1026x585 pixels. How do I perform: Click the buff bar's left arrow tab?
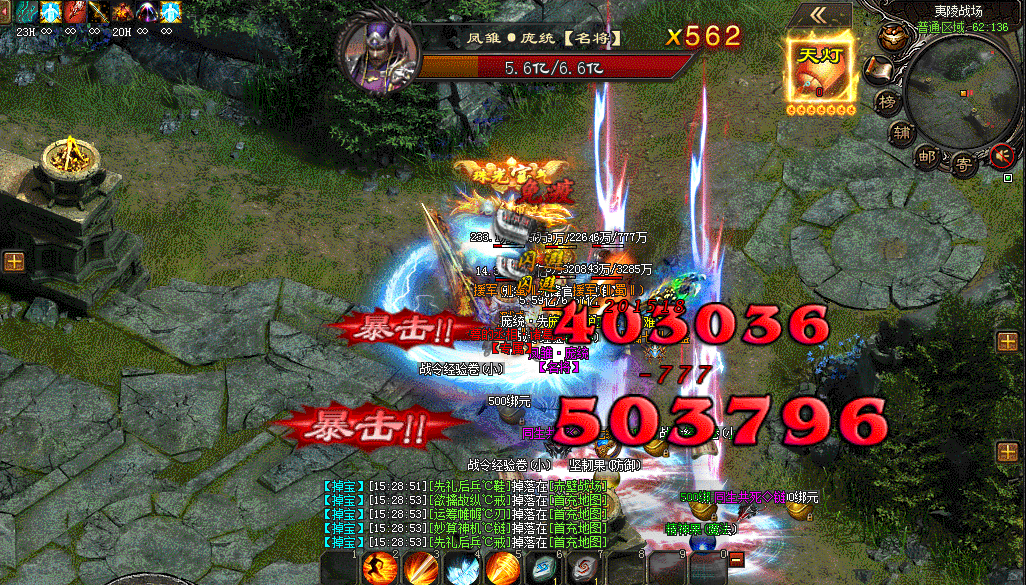[x=5, y=12]
